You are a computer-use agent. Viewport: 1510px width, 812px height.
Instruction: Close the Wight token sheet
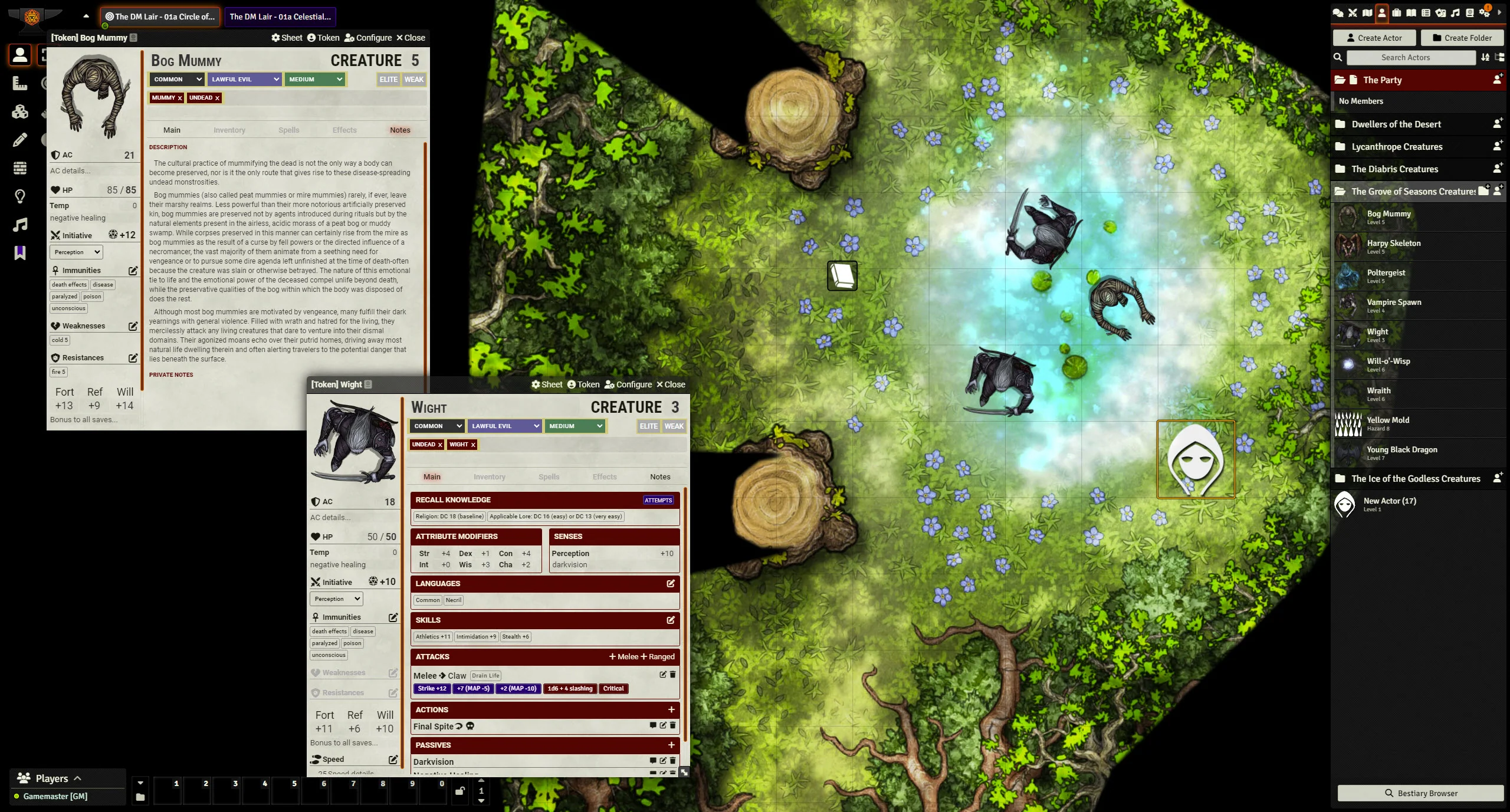coord(671,384)
